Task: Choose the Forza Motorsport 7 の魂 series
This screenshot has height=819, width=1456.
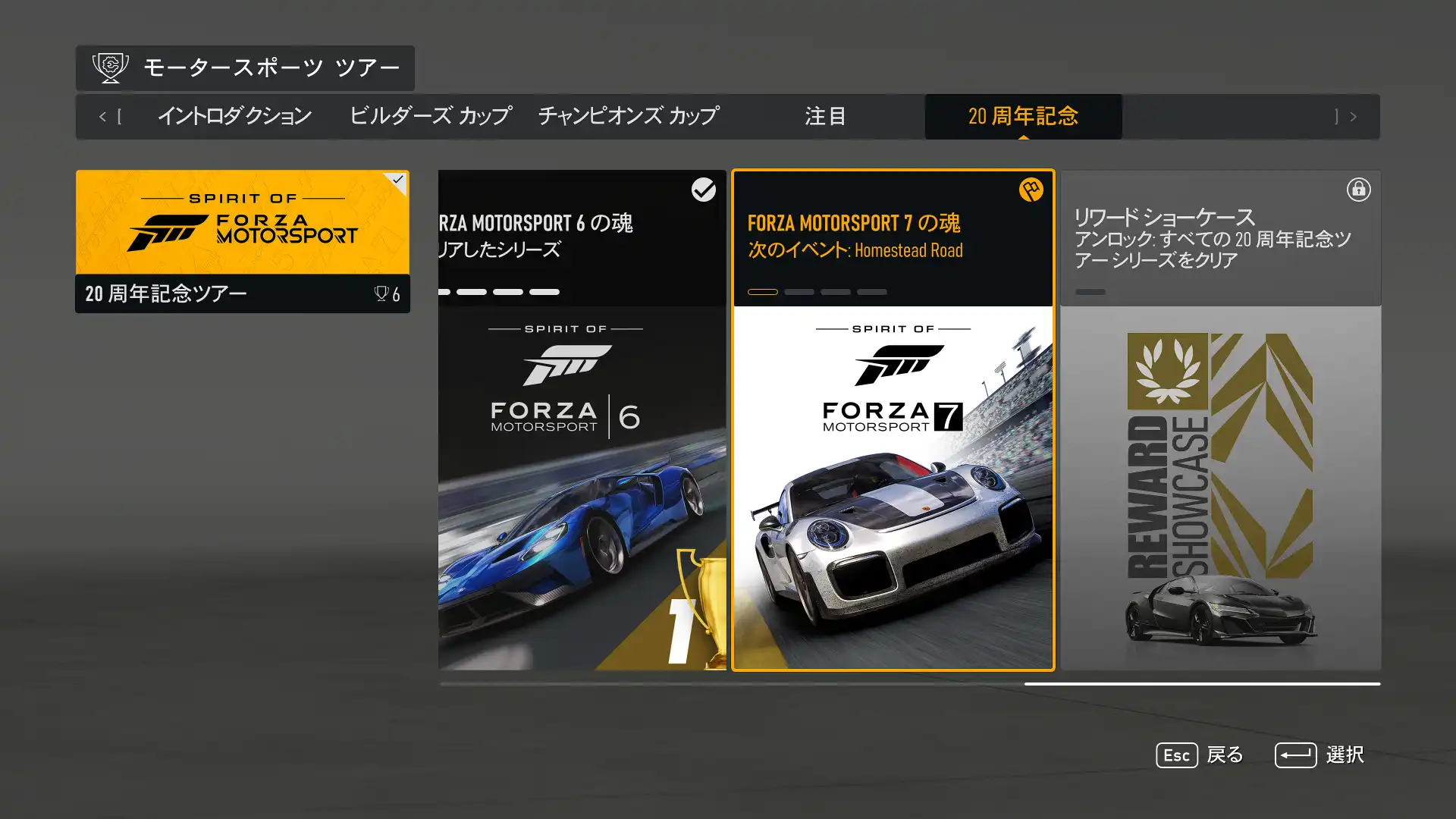Action: pyautogui.click(x=893, y=419)
